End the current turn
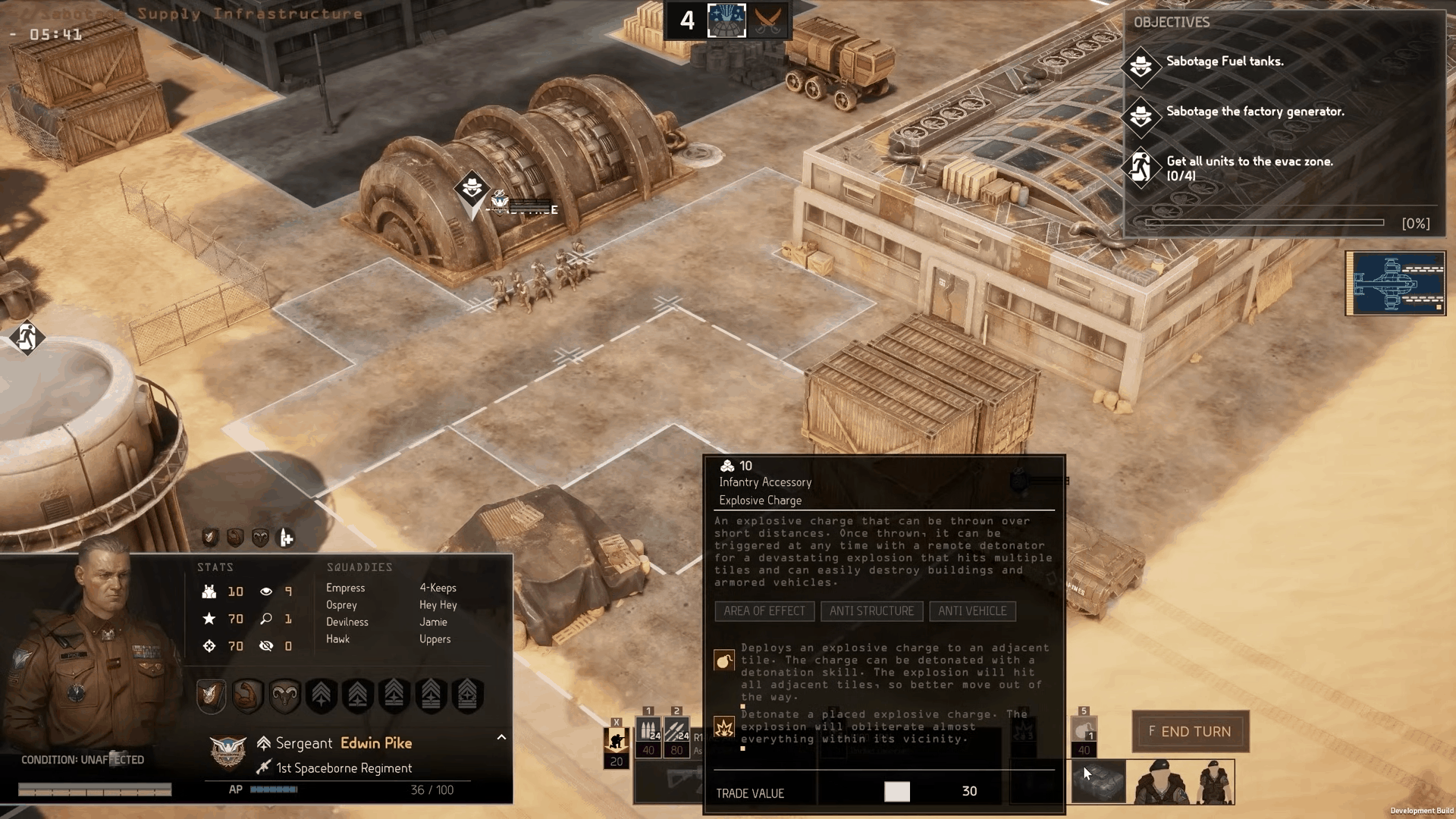1456x819 pixels. coord(1190,732)
